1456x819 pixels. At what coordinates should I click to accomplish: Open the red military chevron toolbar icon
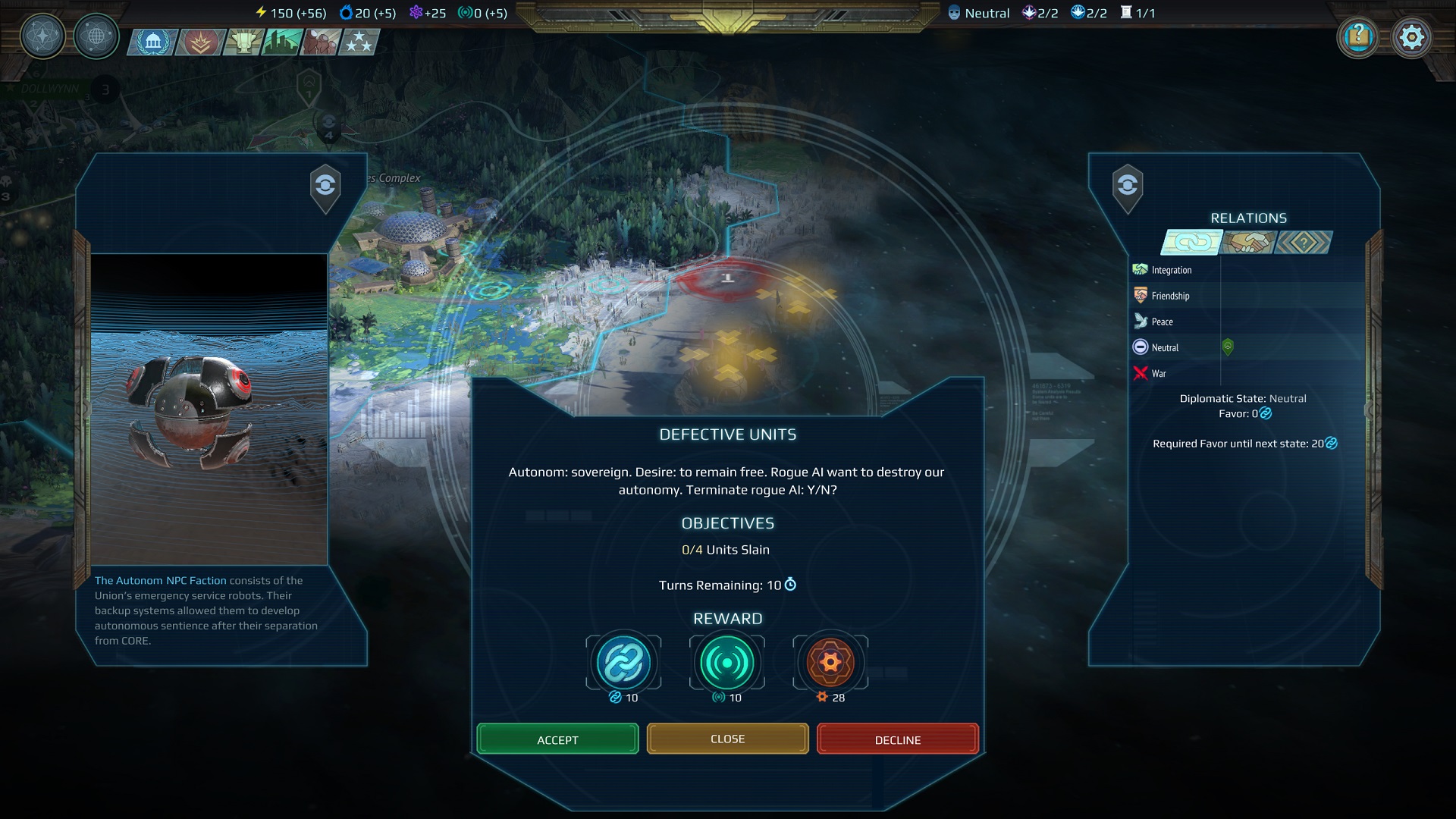200,42
